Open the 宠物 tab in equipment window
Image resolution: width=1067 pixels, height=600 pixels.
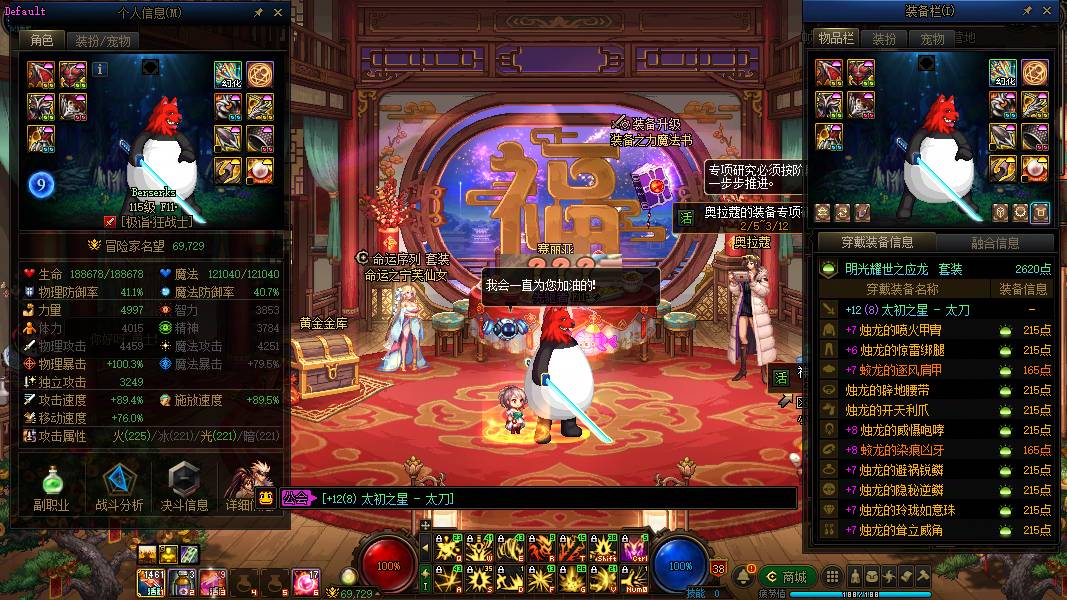pyautogui.click(x=932, y=39)
